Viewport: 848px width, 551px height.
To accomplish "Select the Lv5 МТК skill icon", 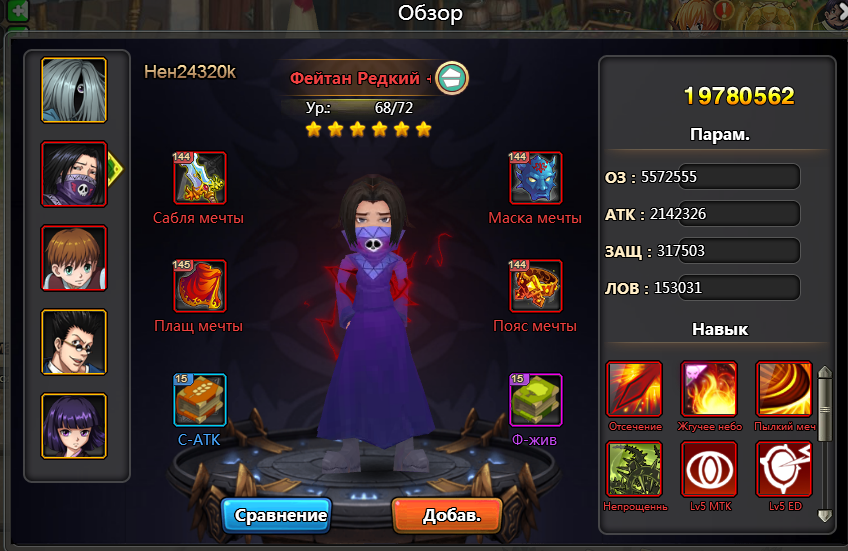I will coord(709,469).
